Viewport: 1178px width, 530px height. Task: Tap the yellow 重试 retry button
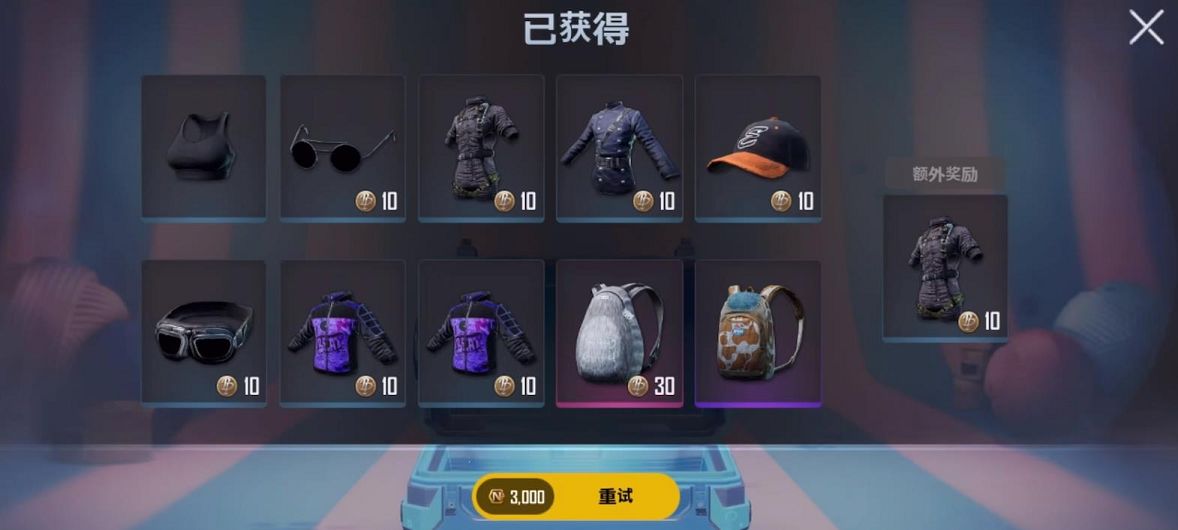pos(614,496)
